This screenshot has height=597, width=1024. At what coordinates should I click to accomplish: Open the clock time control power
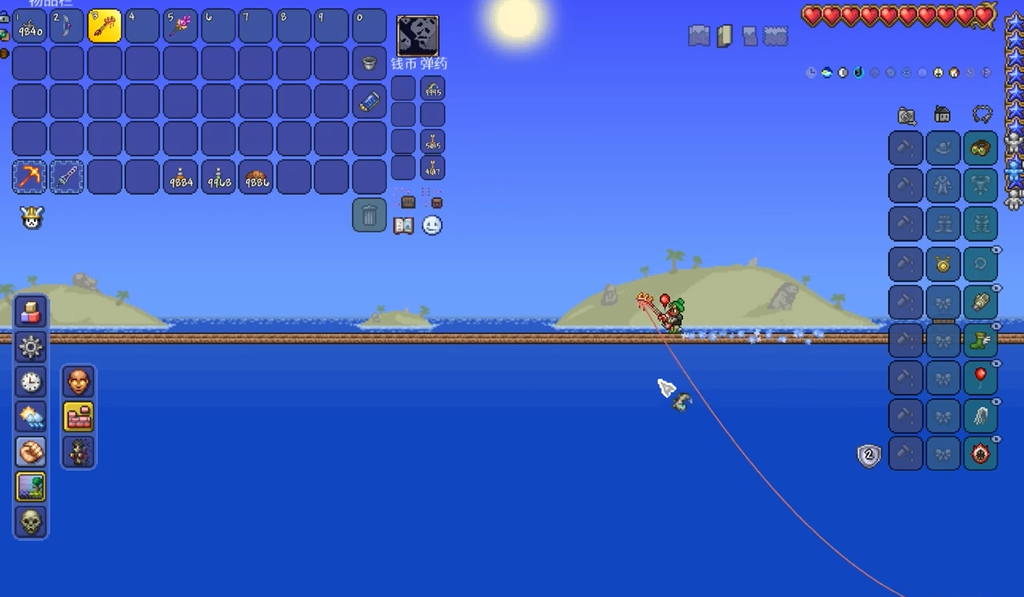[31, 382]
